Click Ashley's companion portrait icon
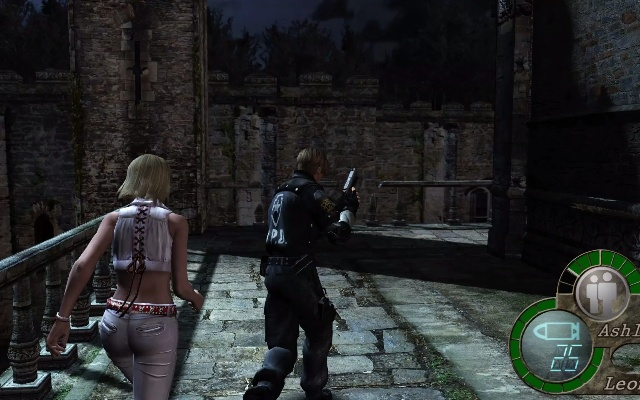The width and height of the screenshot is (640, 400). [602, 293]
